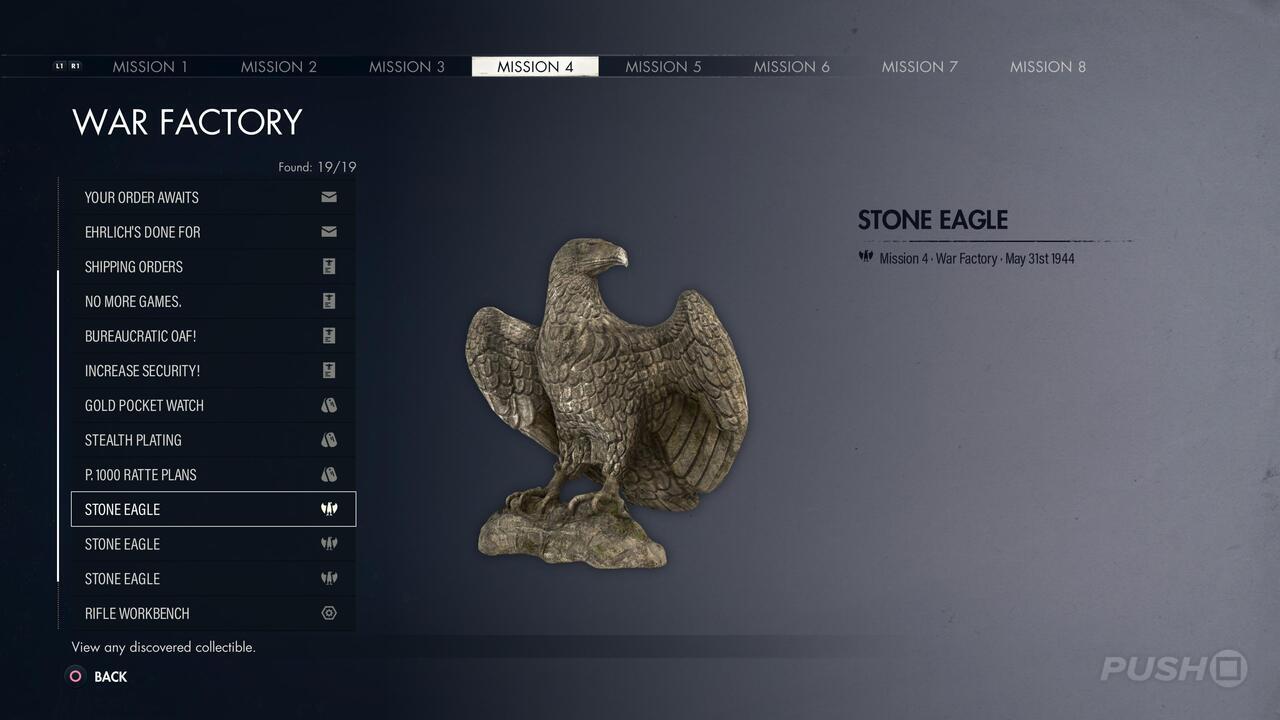This screenshot has width=1280, height=720.
Task: Select the No More Games collectible entry
Action: coord(180,301)
